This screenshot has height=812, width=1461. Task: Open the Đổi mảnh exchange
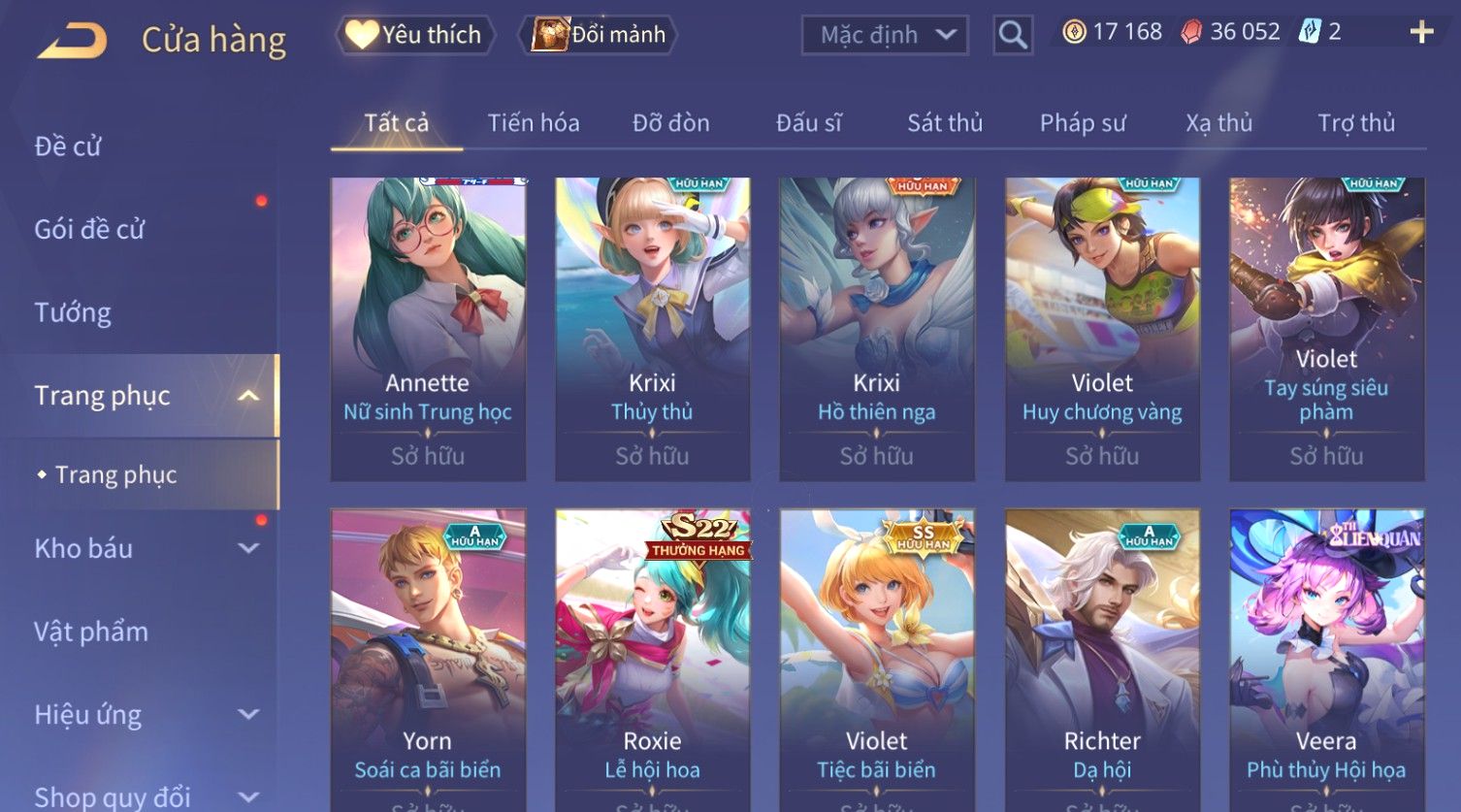click(x=600, y=35)
